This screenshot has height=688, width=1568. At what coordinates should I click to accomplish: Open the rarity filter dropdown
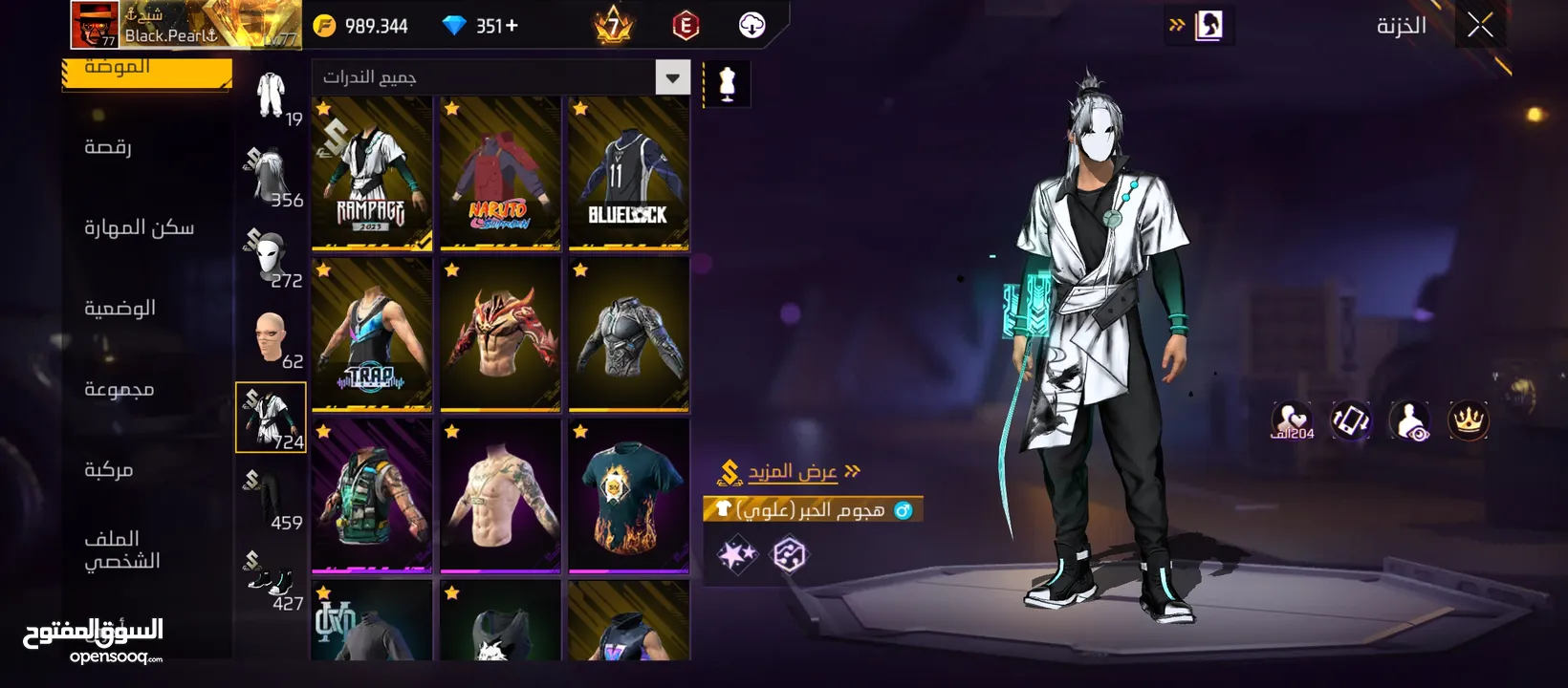672,77
